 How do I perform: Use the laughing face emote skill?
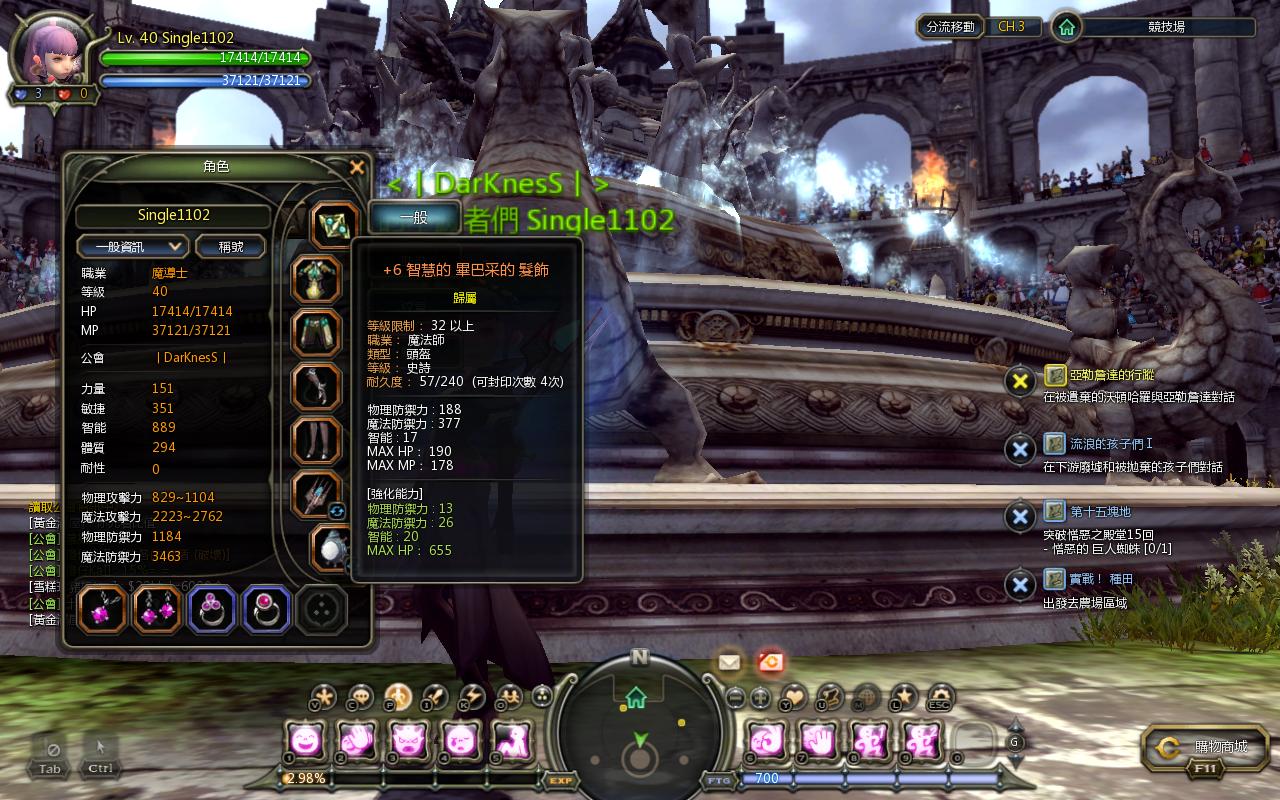(x=304, y=741)
